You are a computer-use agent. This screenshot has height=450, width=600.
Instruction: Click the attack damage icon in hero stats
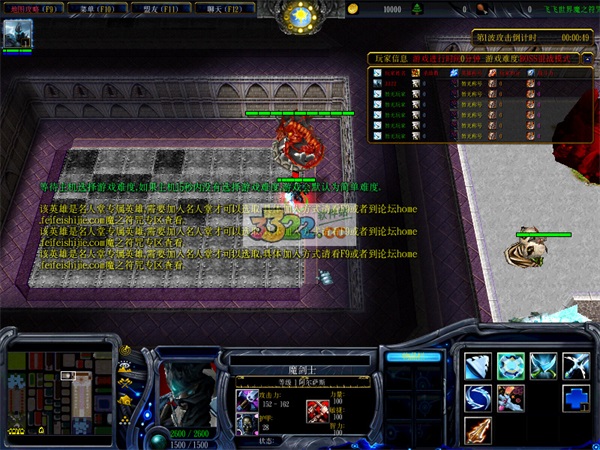pos(246,400)
